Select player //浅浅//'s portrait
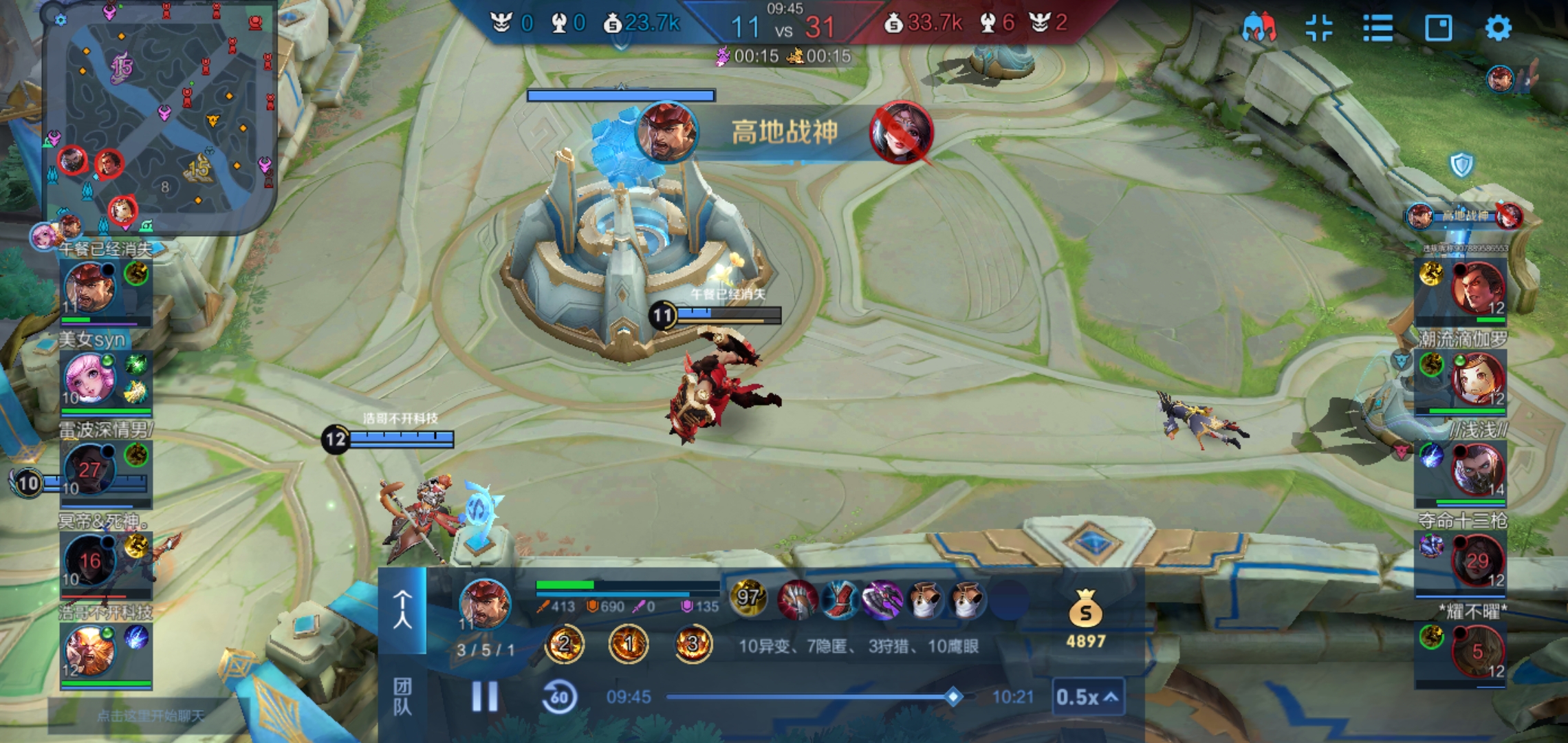 (1477, 469)
